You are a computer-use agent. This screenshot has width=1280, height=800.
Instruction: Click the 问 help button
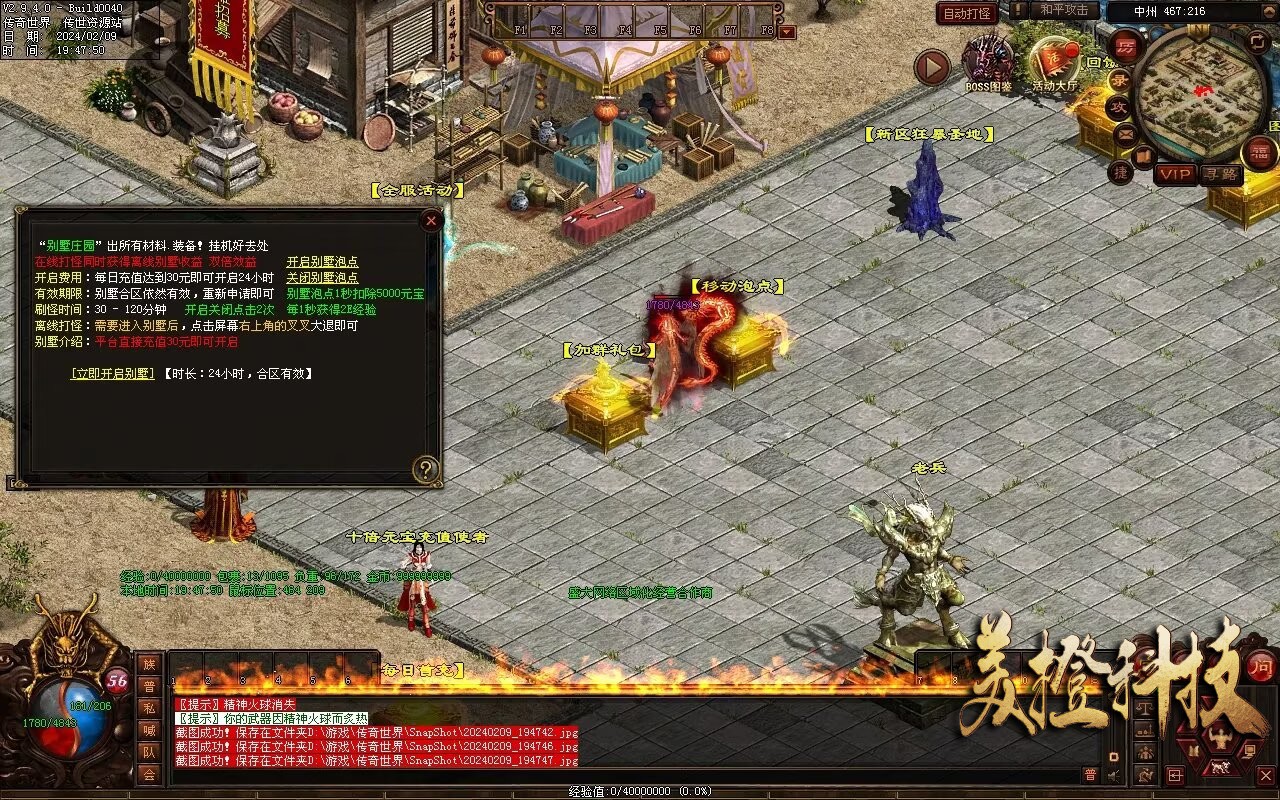pyautogui.click(x=1261, y=665)
